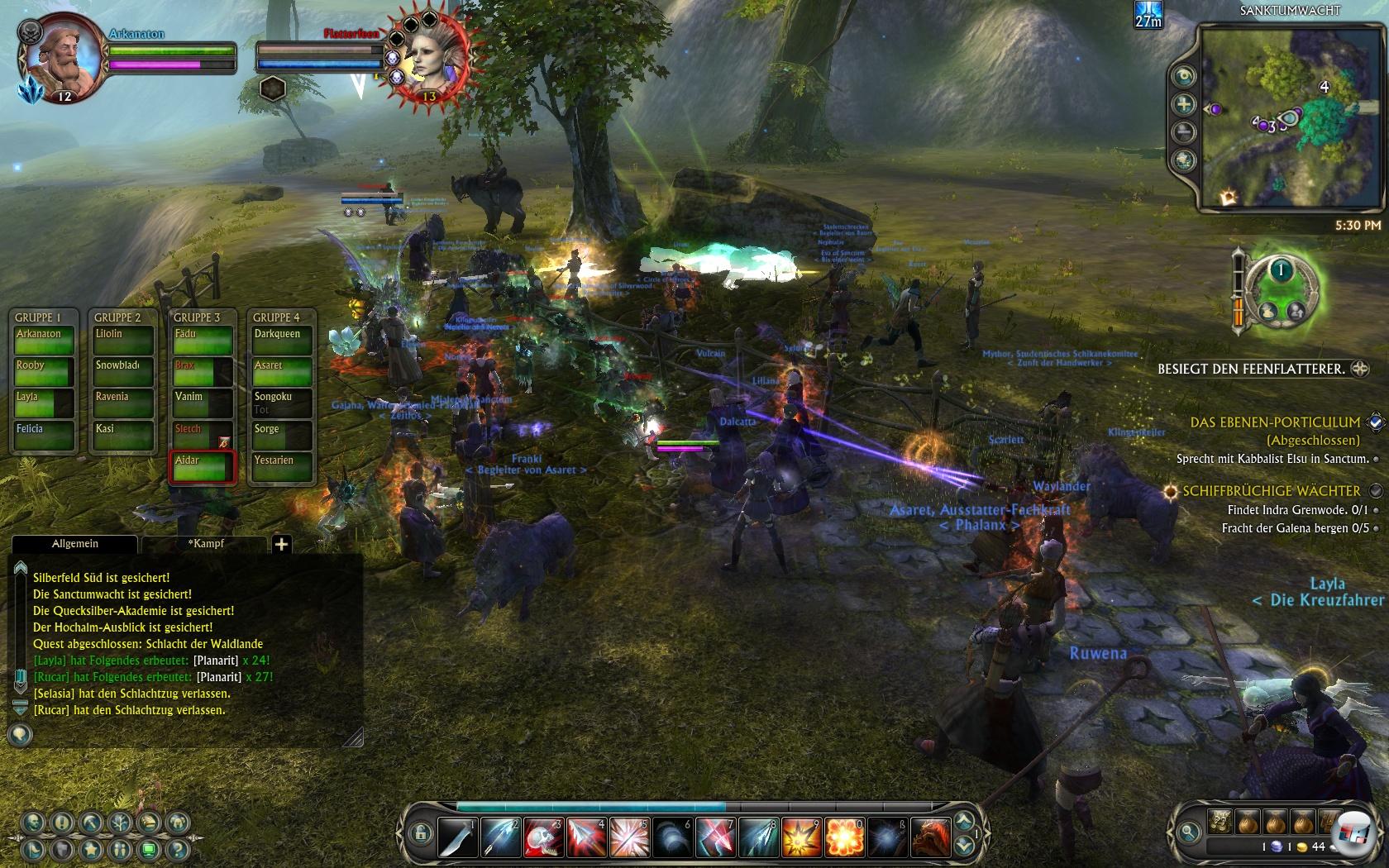Screen dimensions: 1389x868
Task: Open the quest log exclamation mark icon
Action: pos(62,823)
